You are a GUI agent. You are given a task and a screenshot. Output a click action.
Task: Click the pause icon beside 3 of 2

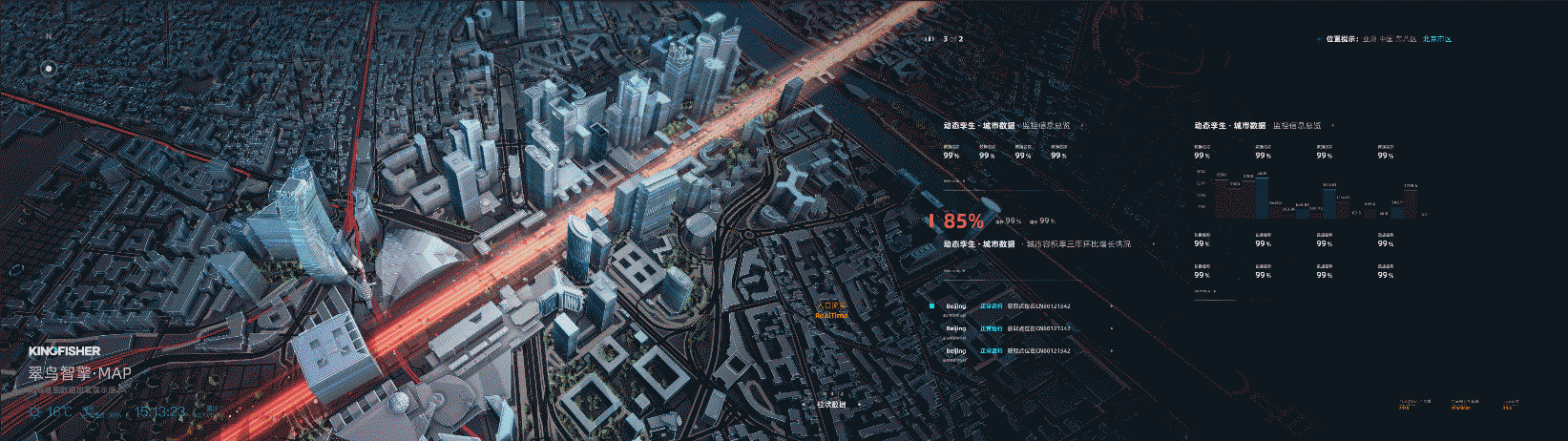[x=930, y=39]
